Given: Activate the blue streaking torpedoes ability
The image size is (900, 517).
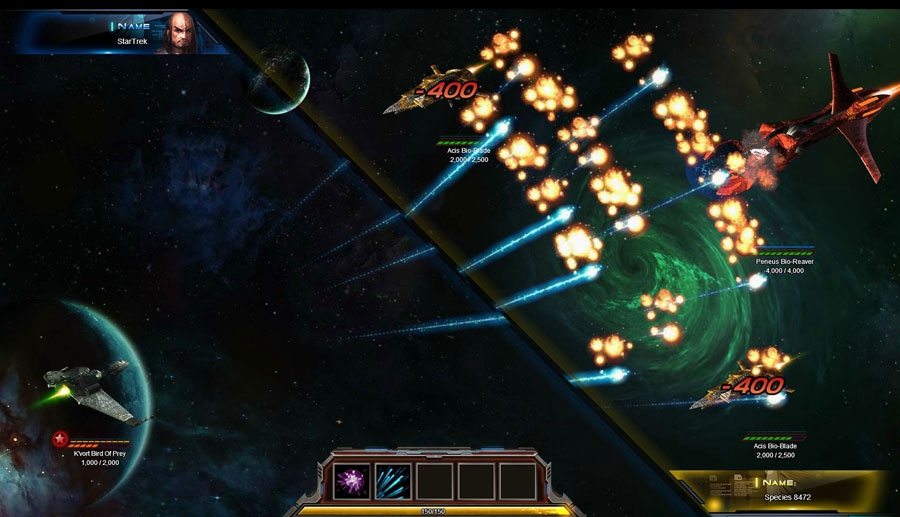Looking at the screenshot, I should (393, 480).
